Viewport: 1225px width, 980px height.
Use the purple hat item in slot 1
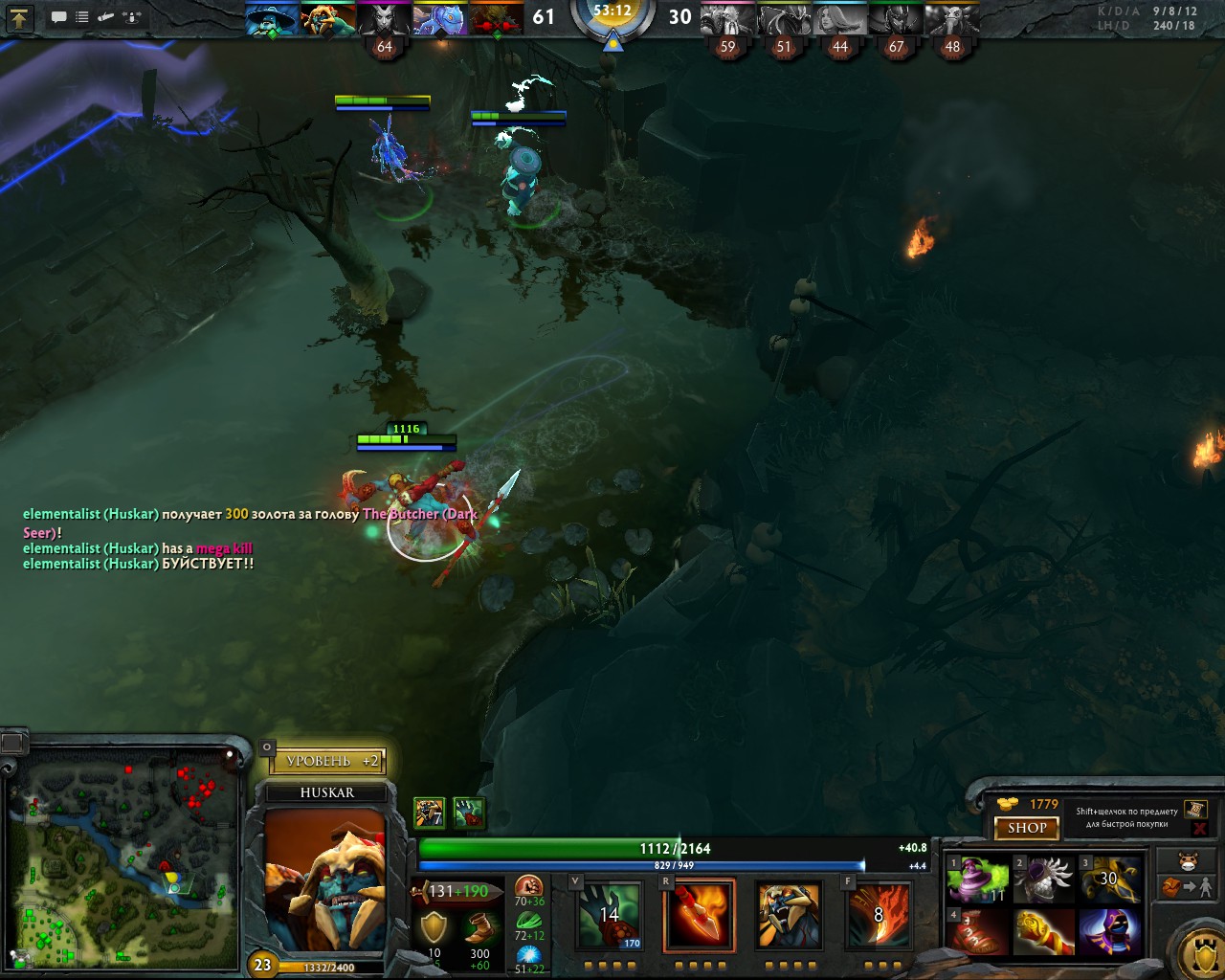pyautogui.click(x=977, y=880)
